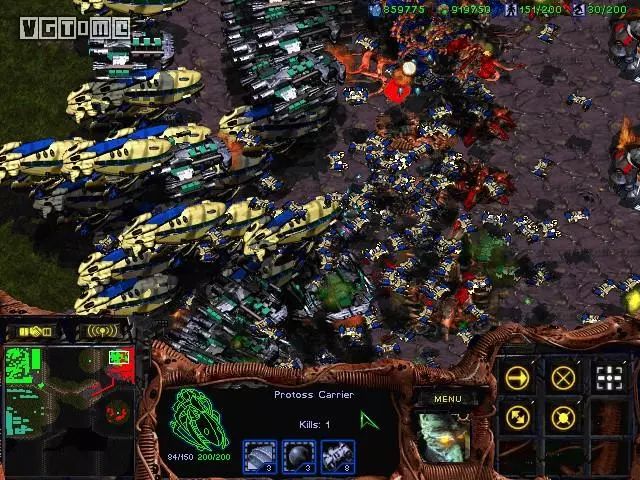Activate the Hold Position command
Screen dimensions: 640x480
tap(564, 418)
